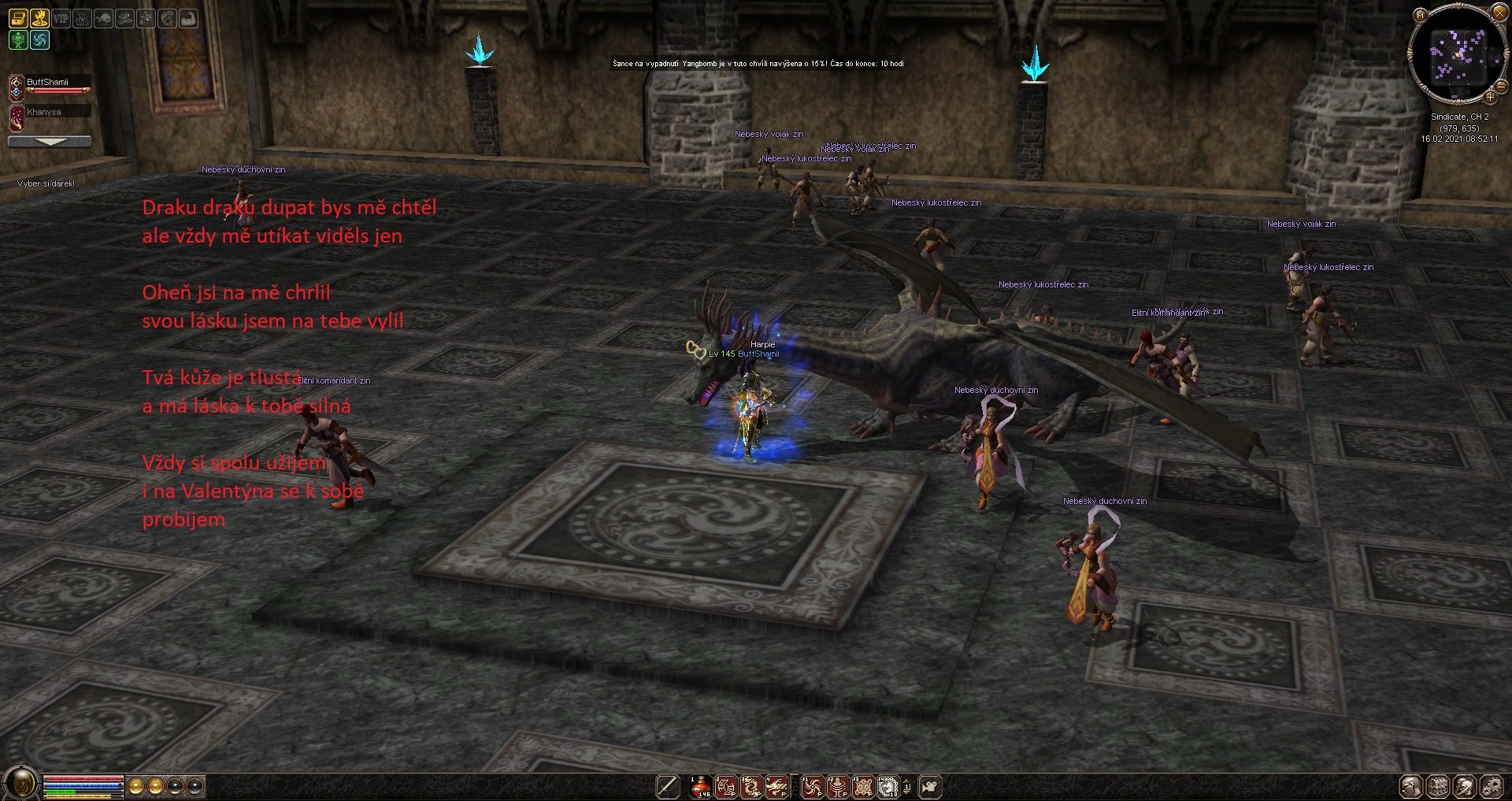Zoom out the minimap
Image resolution: width=1512 pixels, height=801 pixels.
click(x=1500, y=86)
